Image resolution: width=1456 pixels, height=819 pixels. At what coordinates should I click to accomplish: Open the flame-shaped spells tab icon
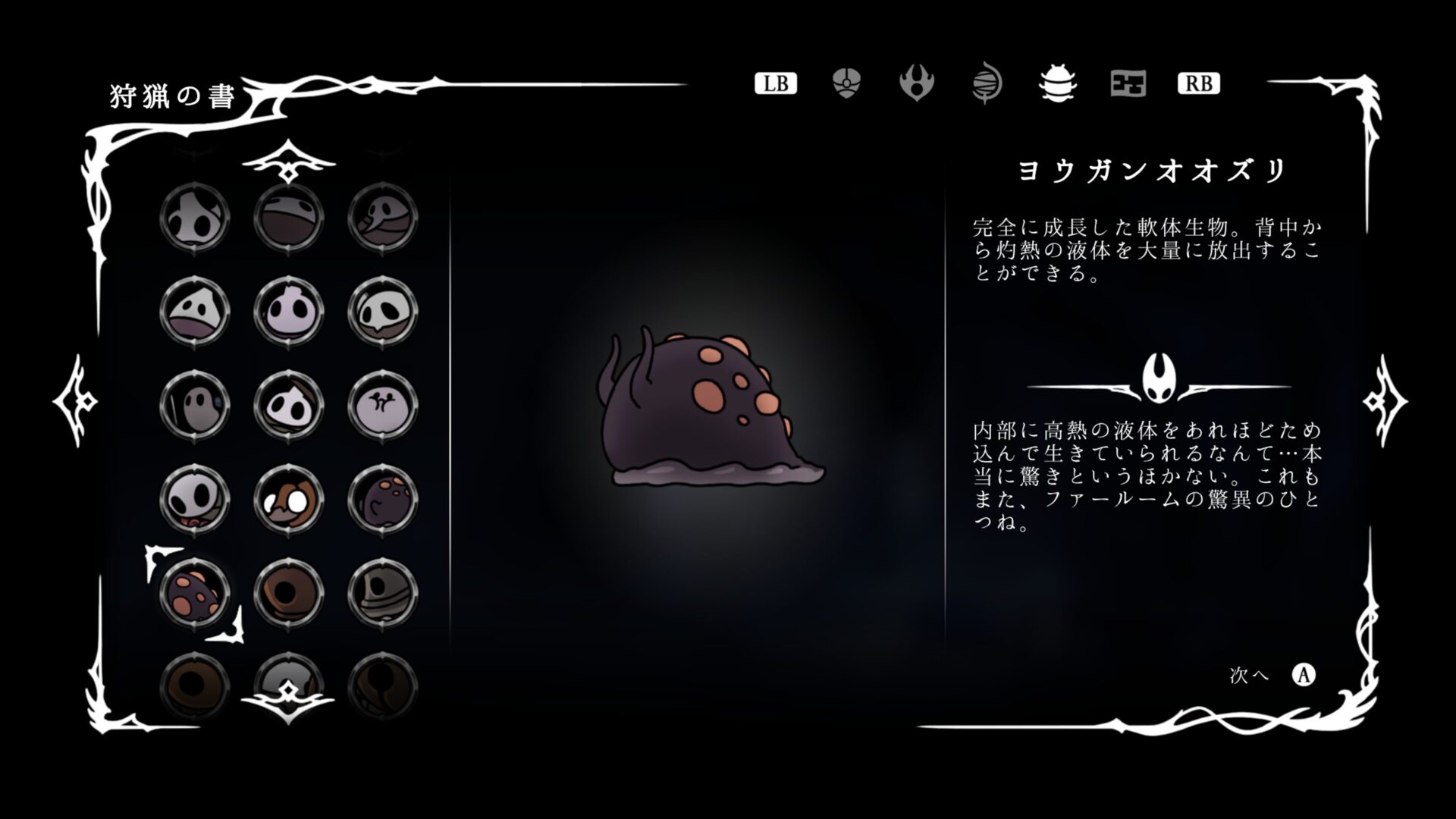pos(918,83)
